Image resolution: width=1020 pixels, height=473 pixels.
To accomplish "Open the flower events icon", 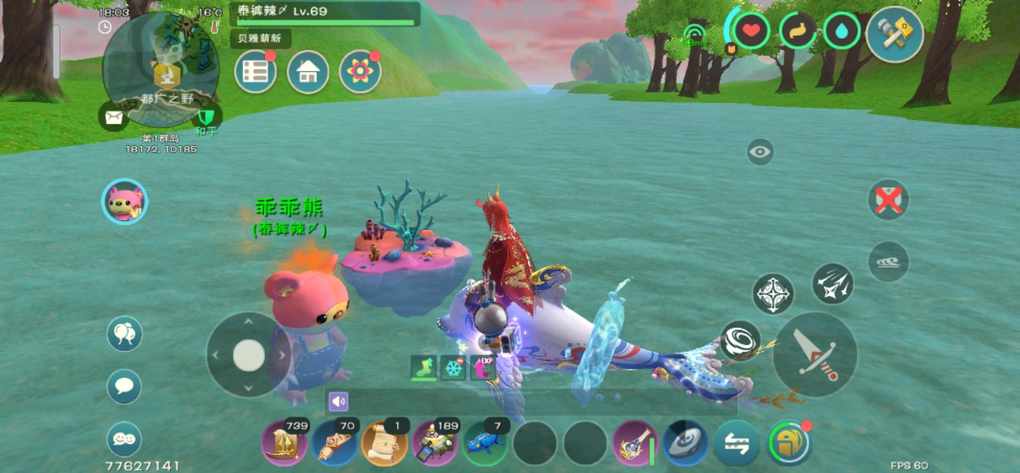I will point(360,72).
